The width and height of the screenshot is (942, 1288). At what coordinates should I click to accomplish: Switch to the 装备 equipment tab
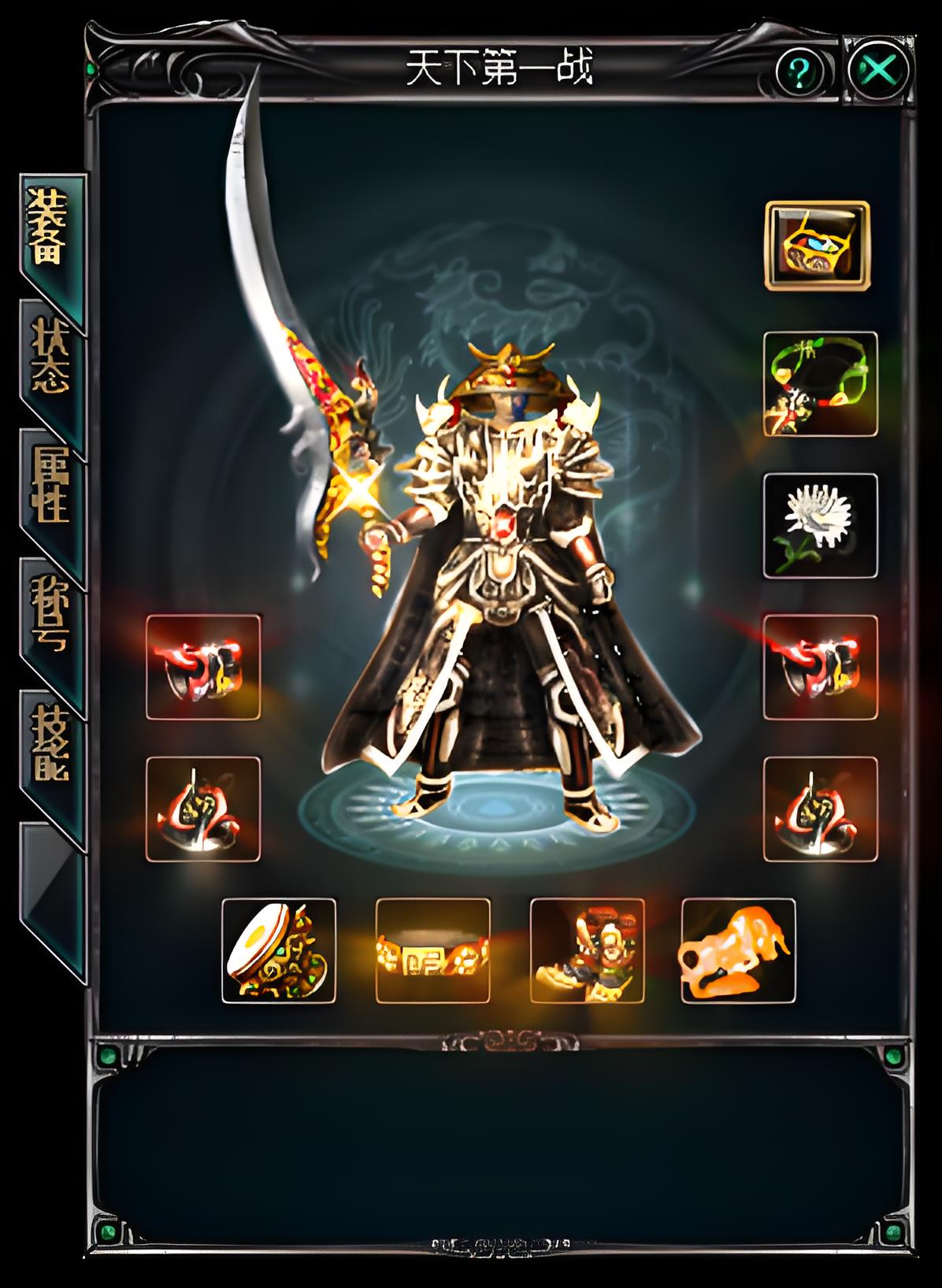click(50, 228)
